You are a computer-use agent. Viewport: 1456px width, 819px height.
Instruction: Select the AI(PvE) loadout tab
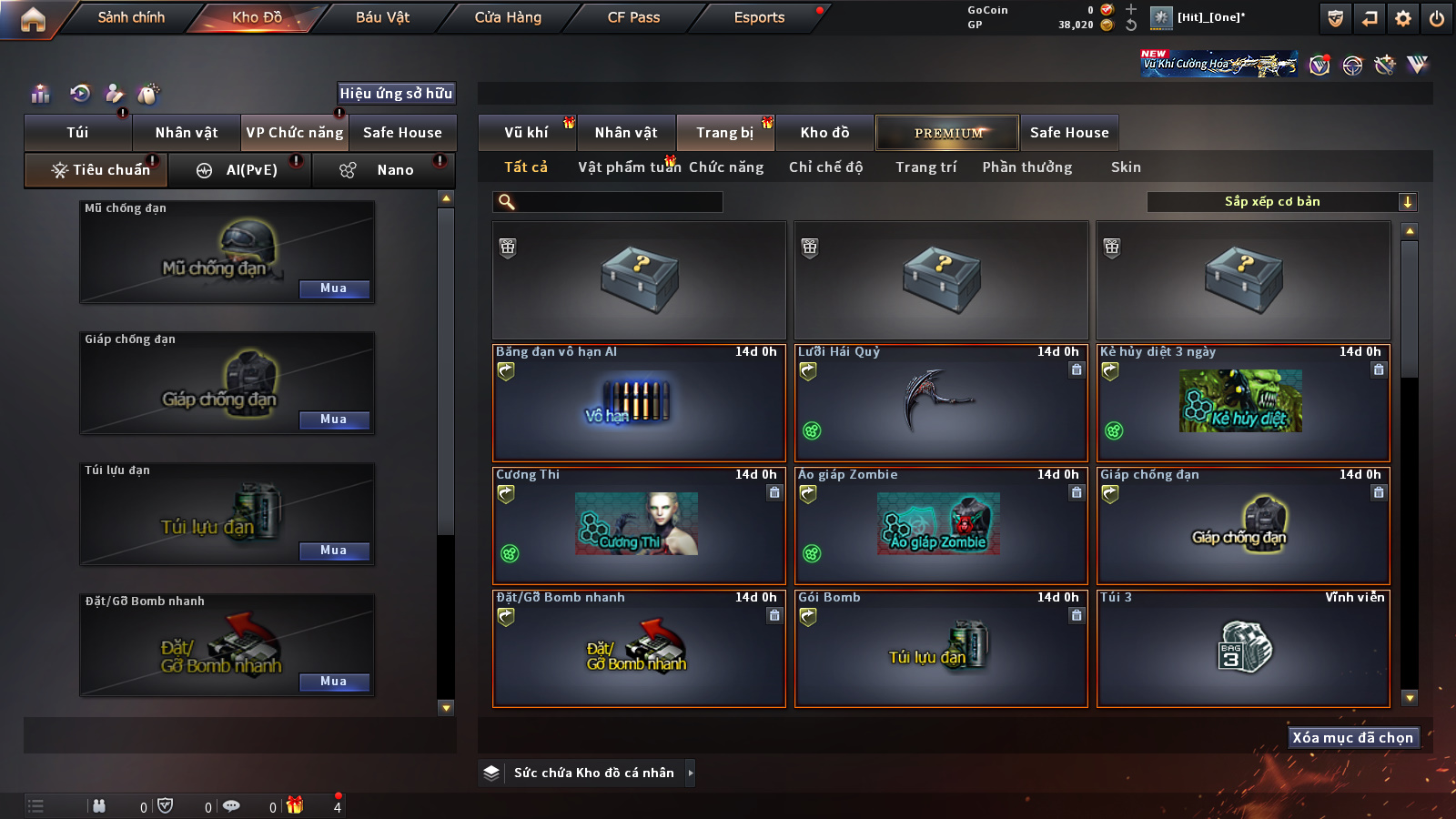(x=240, y=170)
